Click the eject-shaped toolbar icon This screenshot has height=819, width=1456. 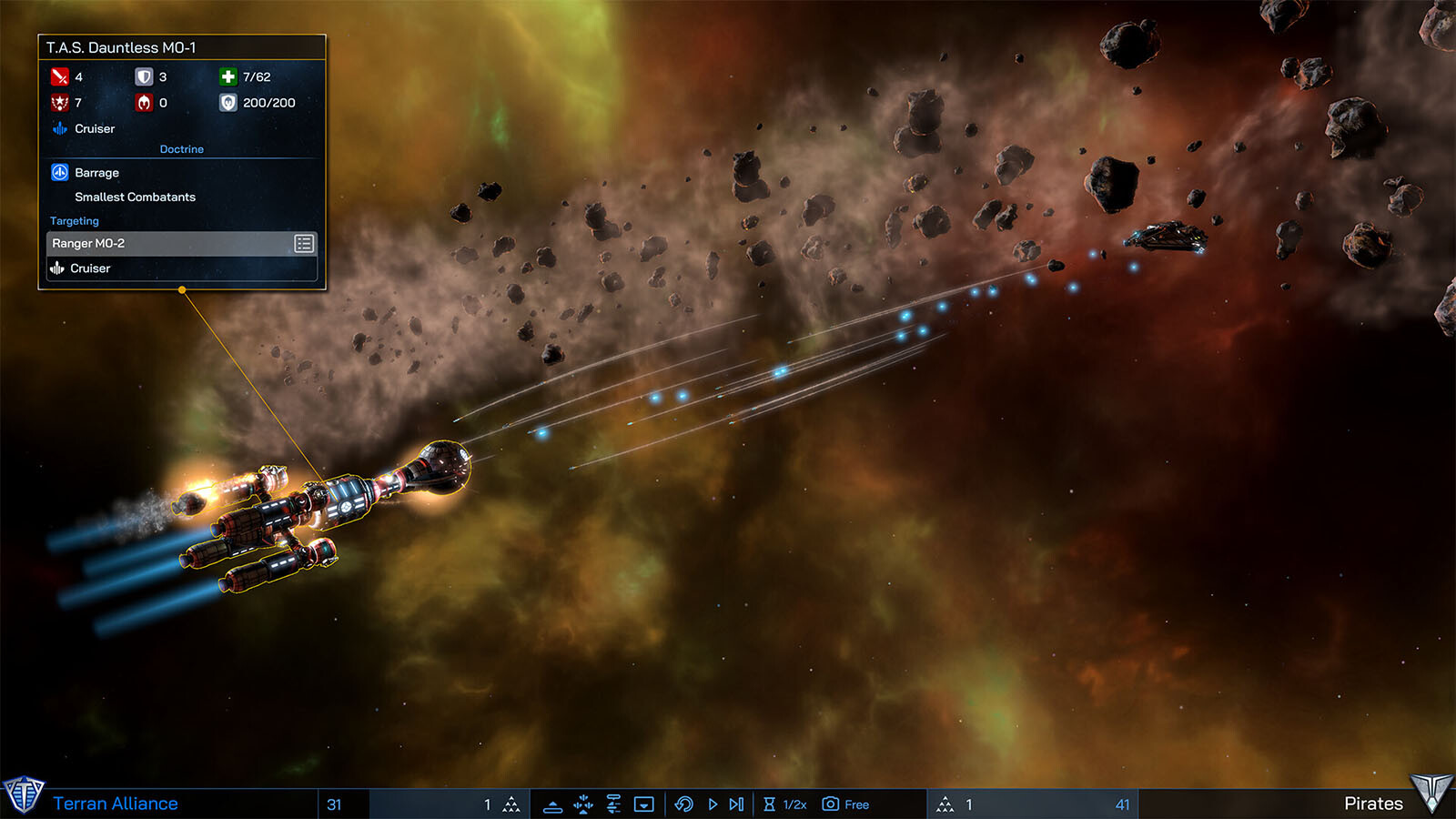(x=552, y=805)
